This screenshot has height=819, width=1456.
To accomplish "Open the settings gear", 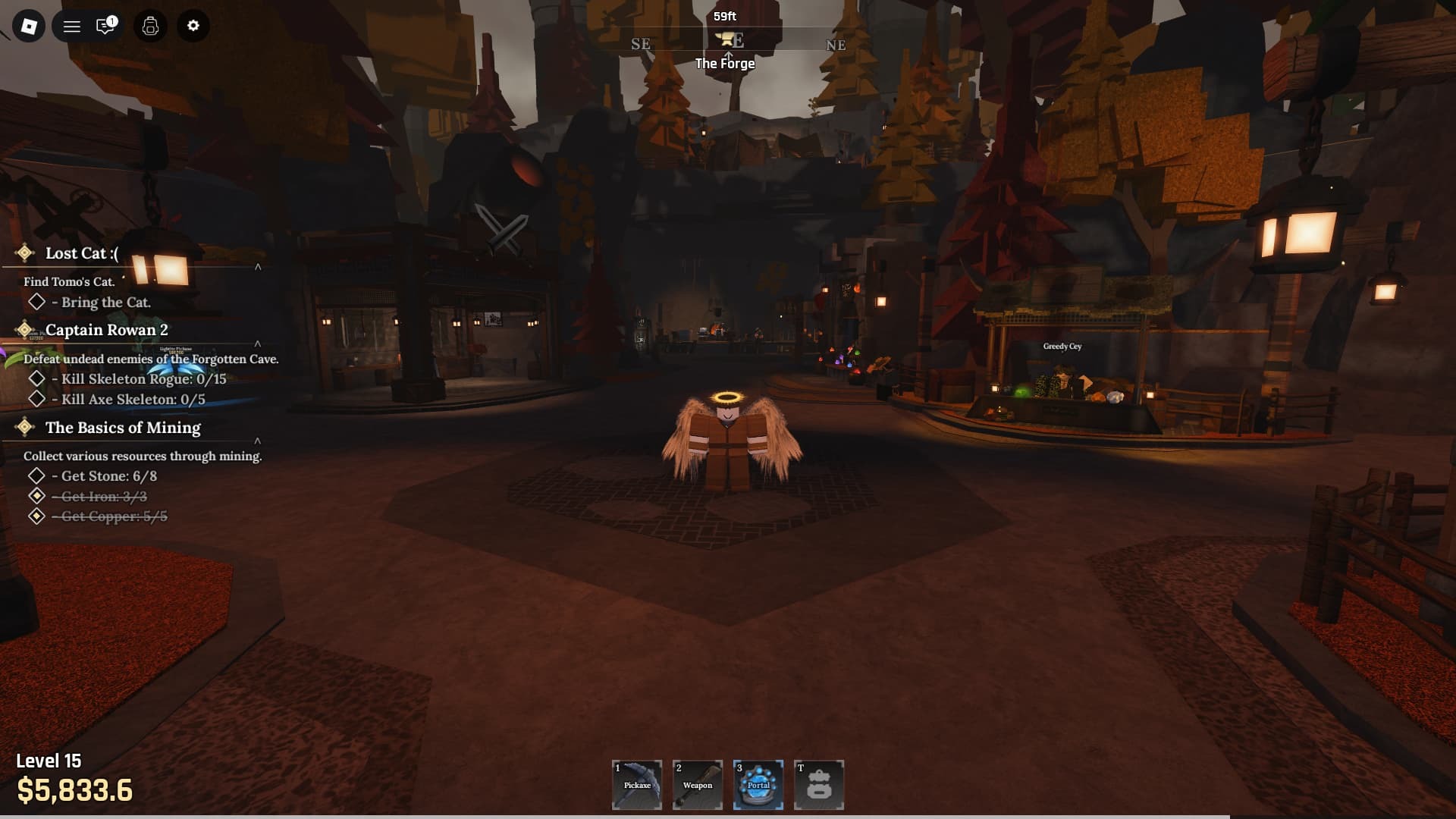I will point(193,26).
